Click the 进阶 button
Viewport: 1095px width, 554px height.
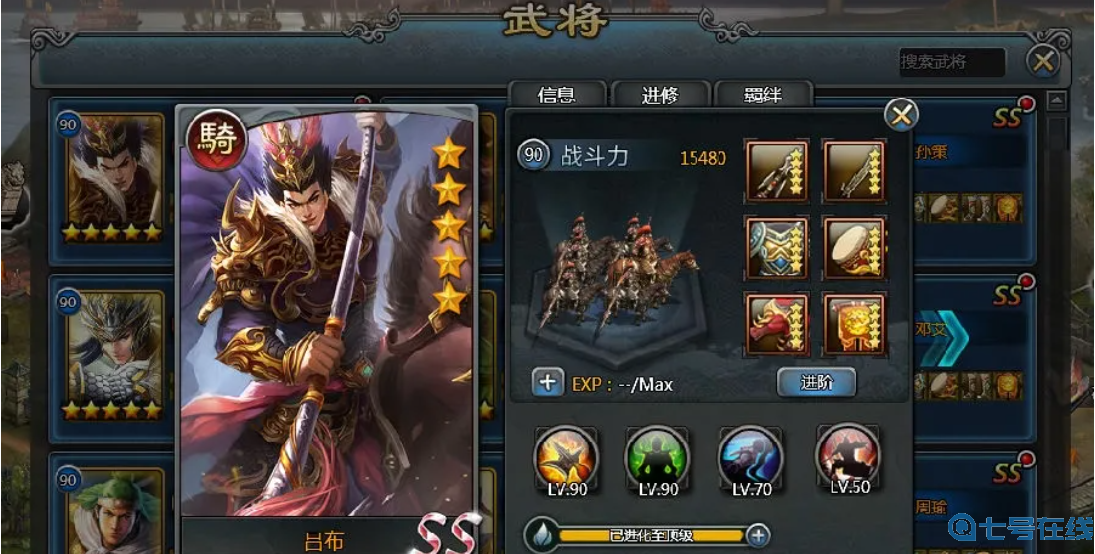[816, 382]
